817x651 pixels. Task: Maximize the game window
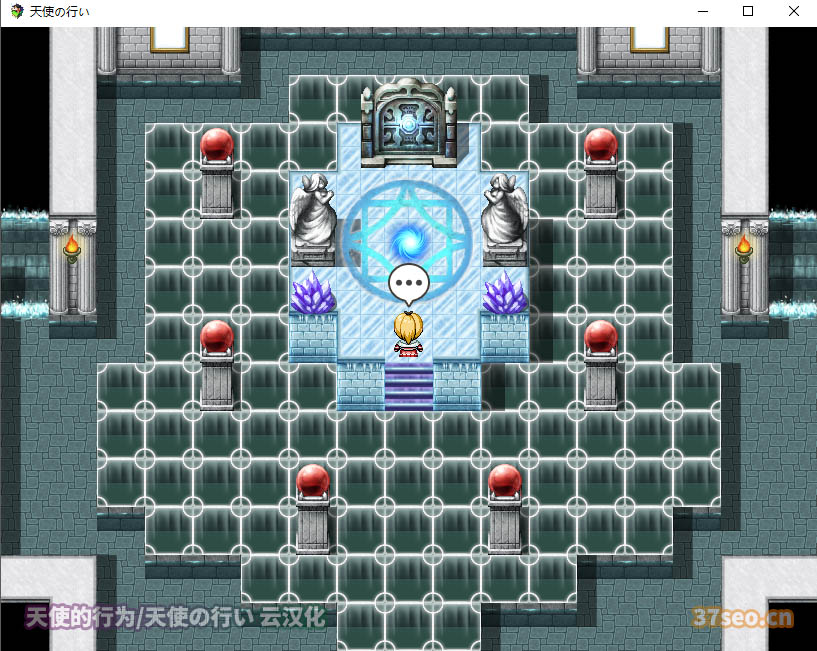747,11
